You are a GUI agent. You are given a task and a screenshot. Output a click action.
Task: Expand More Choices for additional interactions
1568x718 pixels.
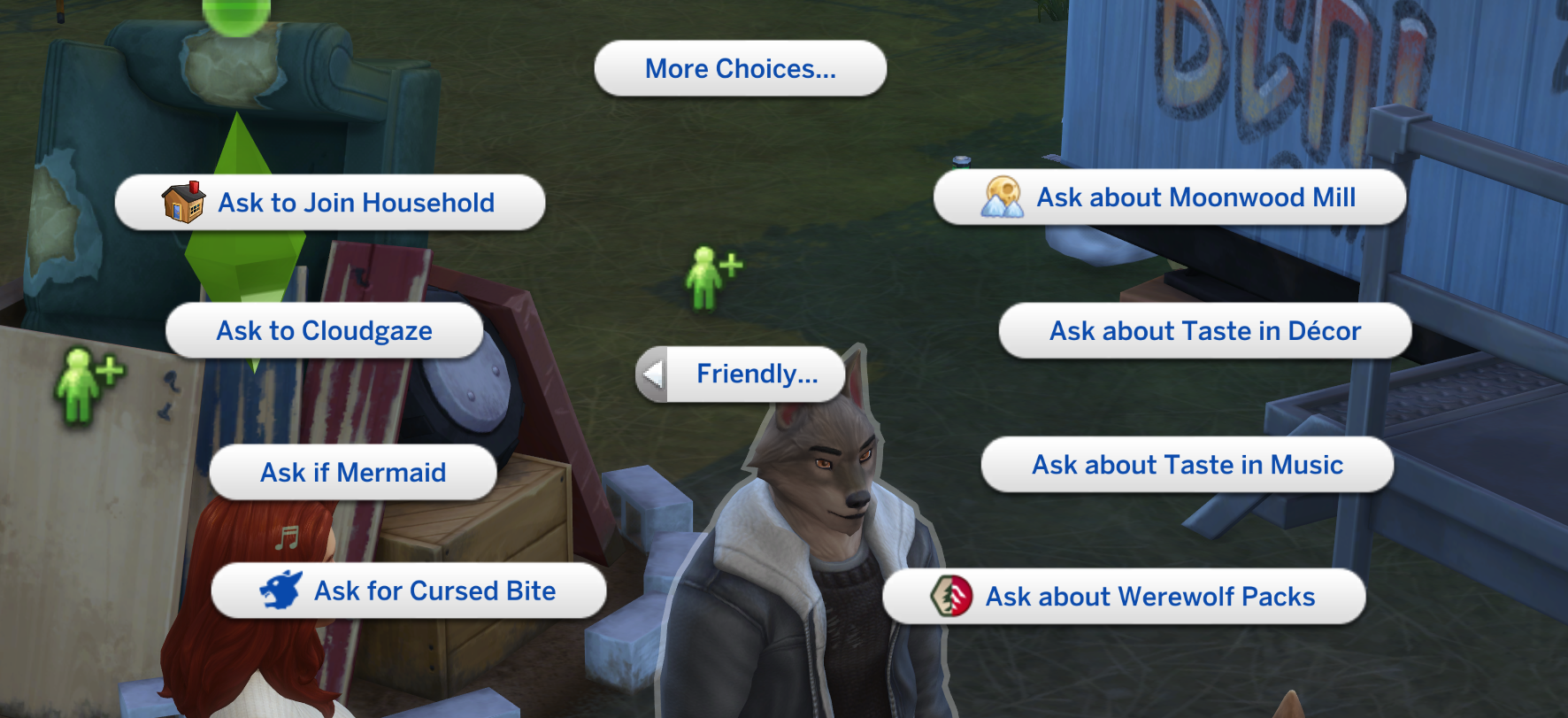point(741,68)
